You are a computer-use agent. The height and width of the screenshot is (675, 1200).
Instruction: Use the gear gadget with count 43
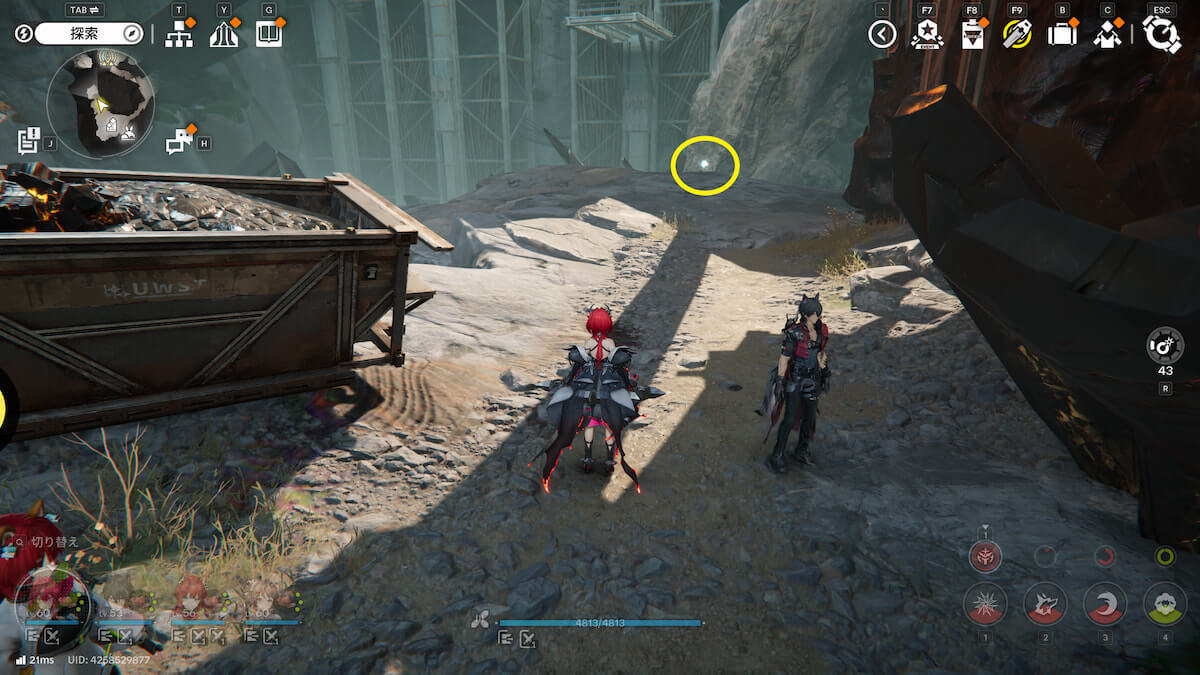[x=1165, y=346]
